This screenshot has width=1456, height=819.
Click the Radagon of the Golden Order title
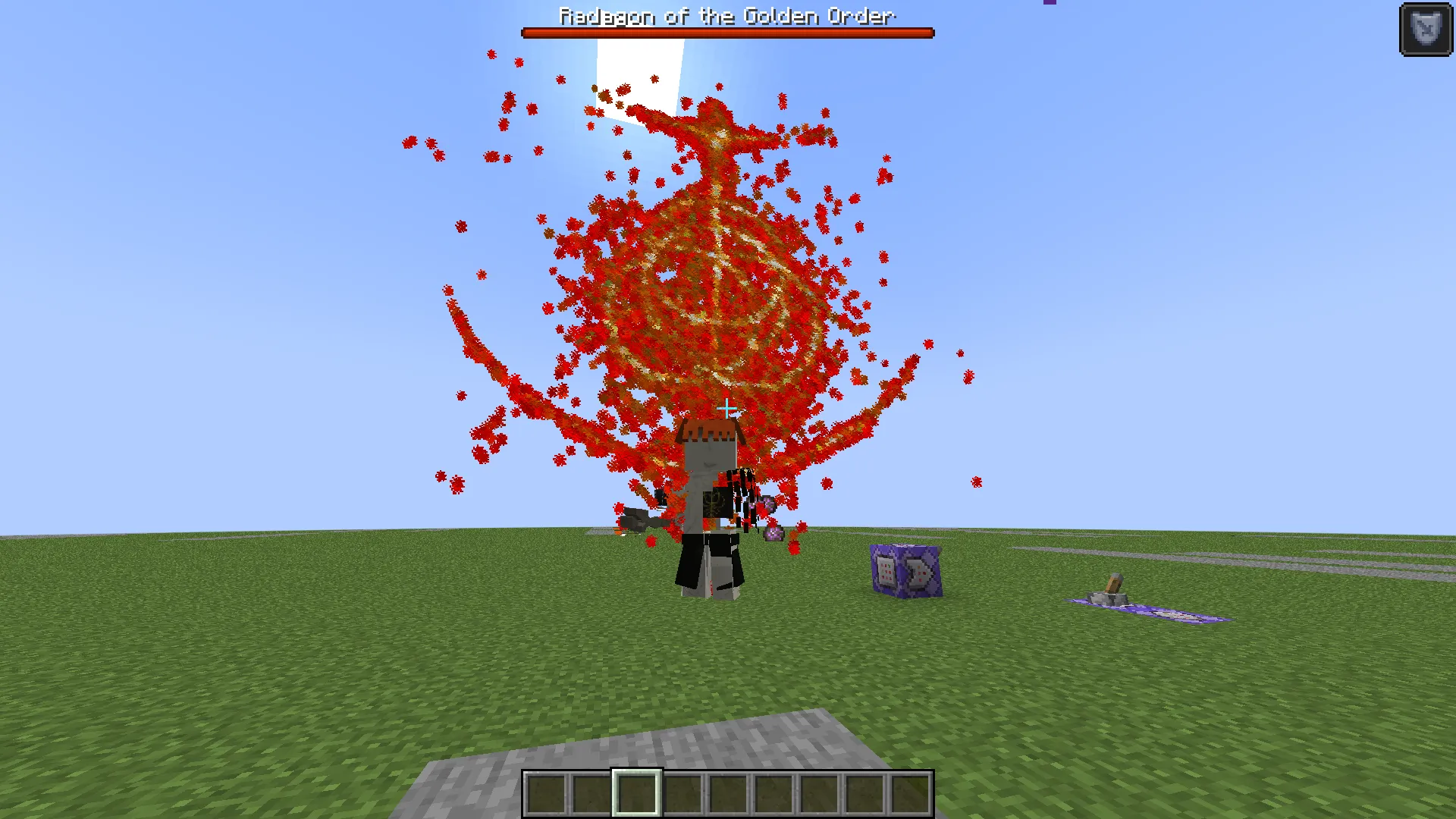[x=726, y=15]
